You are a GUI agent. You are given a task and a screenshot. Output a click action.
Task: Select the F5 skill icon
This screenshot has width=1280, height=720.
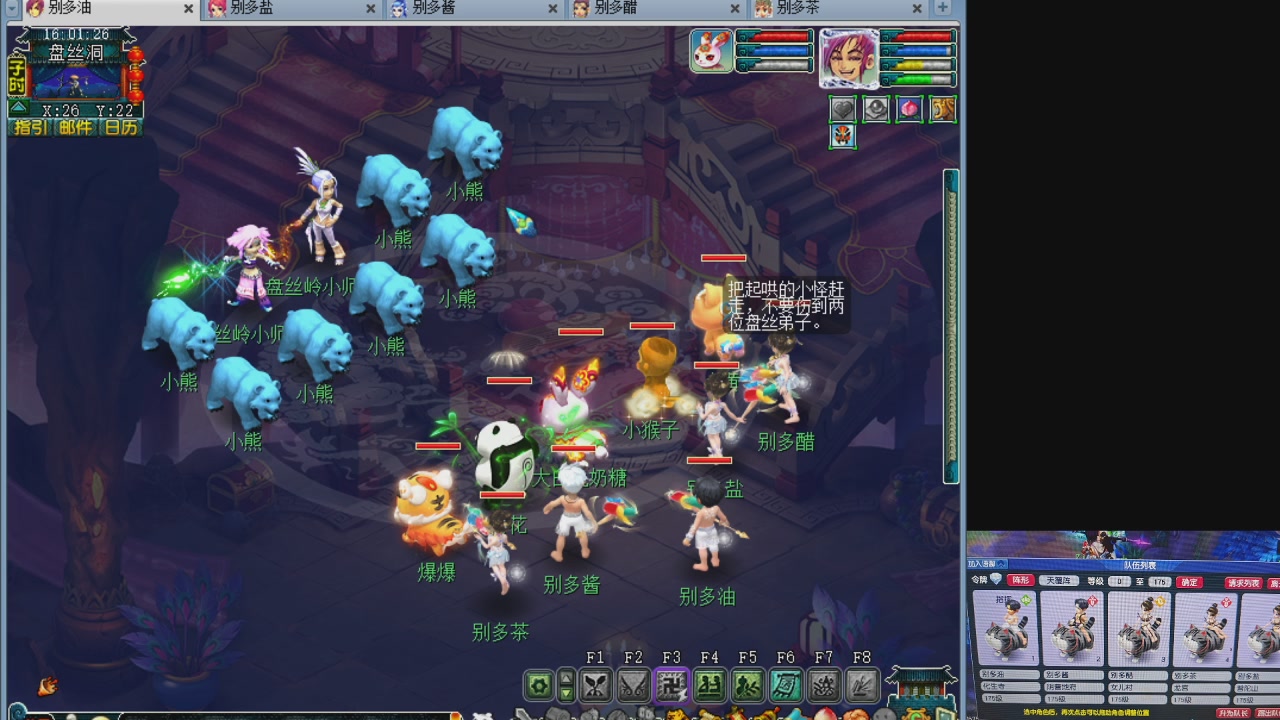pos(748,685)
